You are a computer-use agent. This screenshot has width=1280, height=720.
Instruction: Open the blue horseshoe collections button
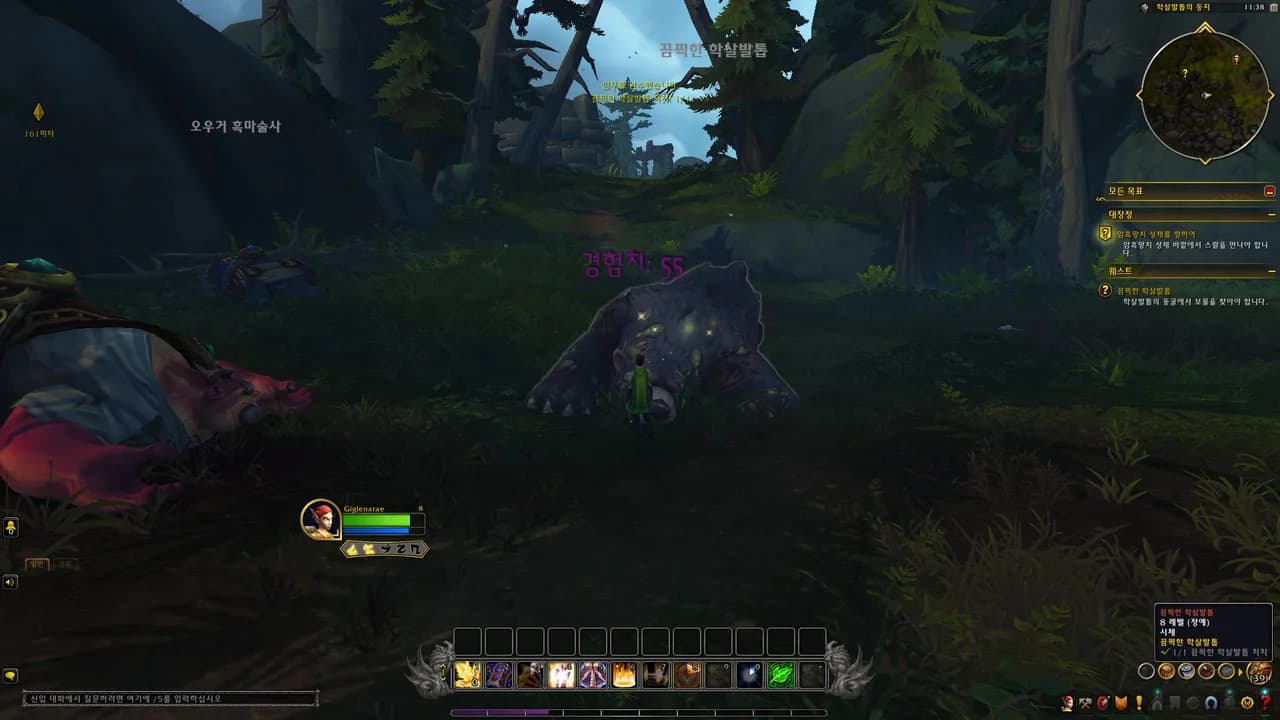(x=1209, y=703)
